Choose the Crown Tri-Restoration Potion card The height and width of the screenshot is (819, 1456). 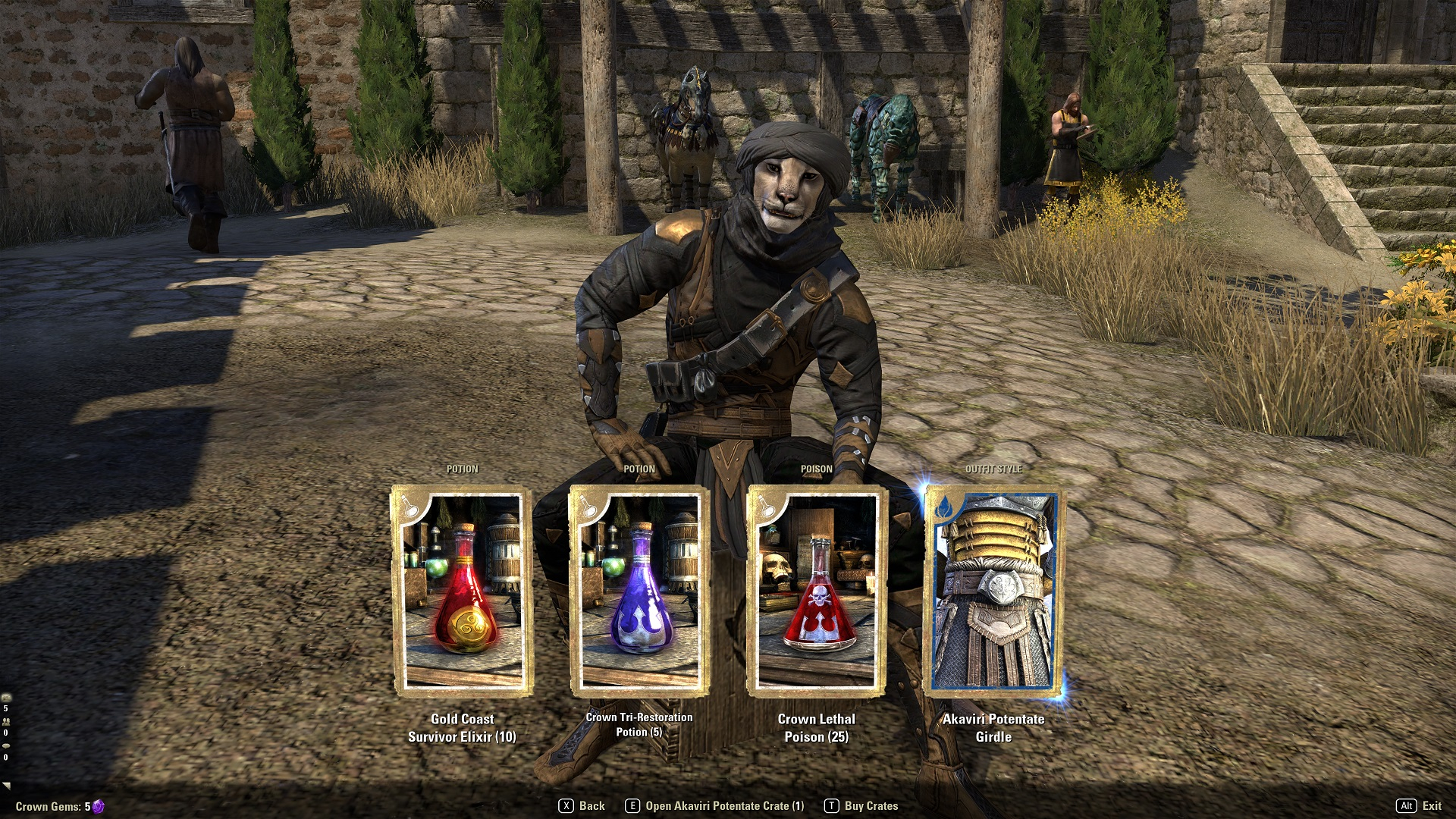coord(639,591)
